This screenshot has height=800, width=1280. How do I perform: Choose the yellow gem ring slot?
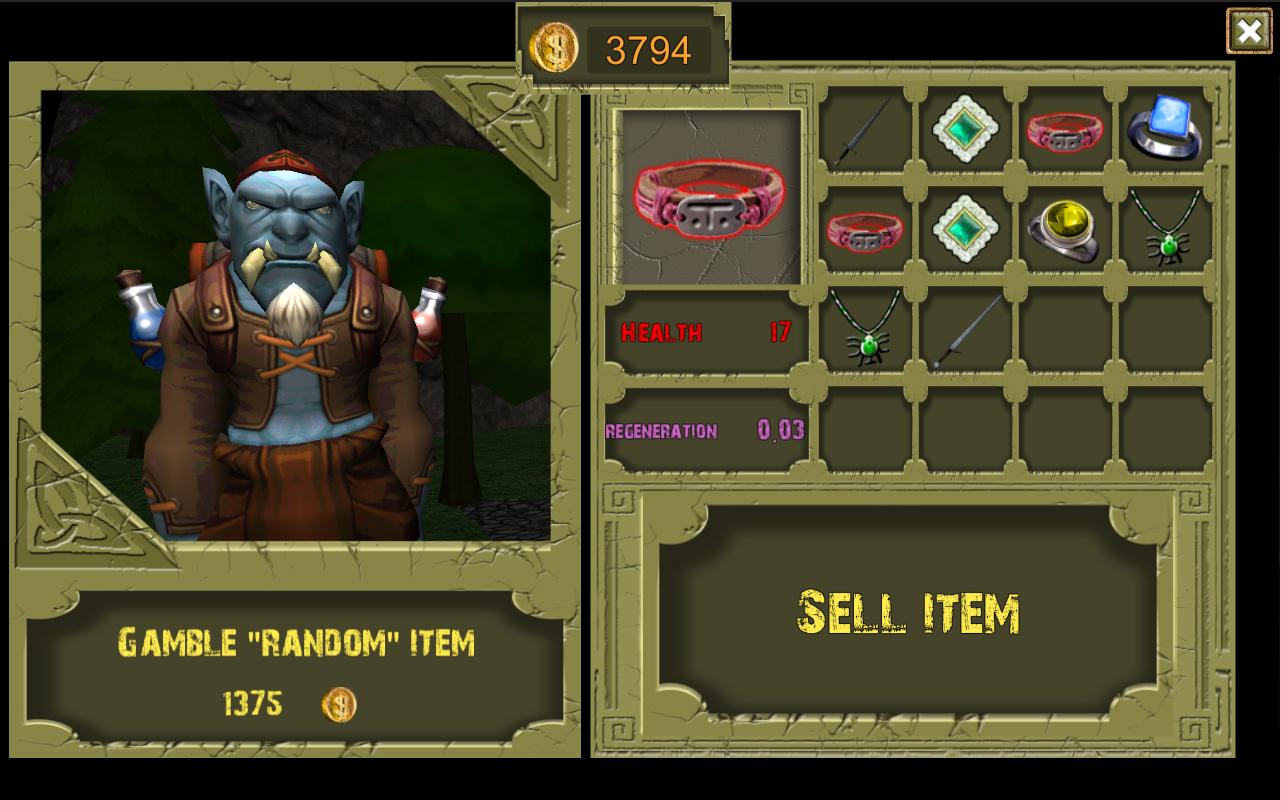tap(1065, 230)
